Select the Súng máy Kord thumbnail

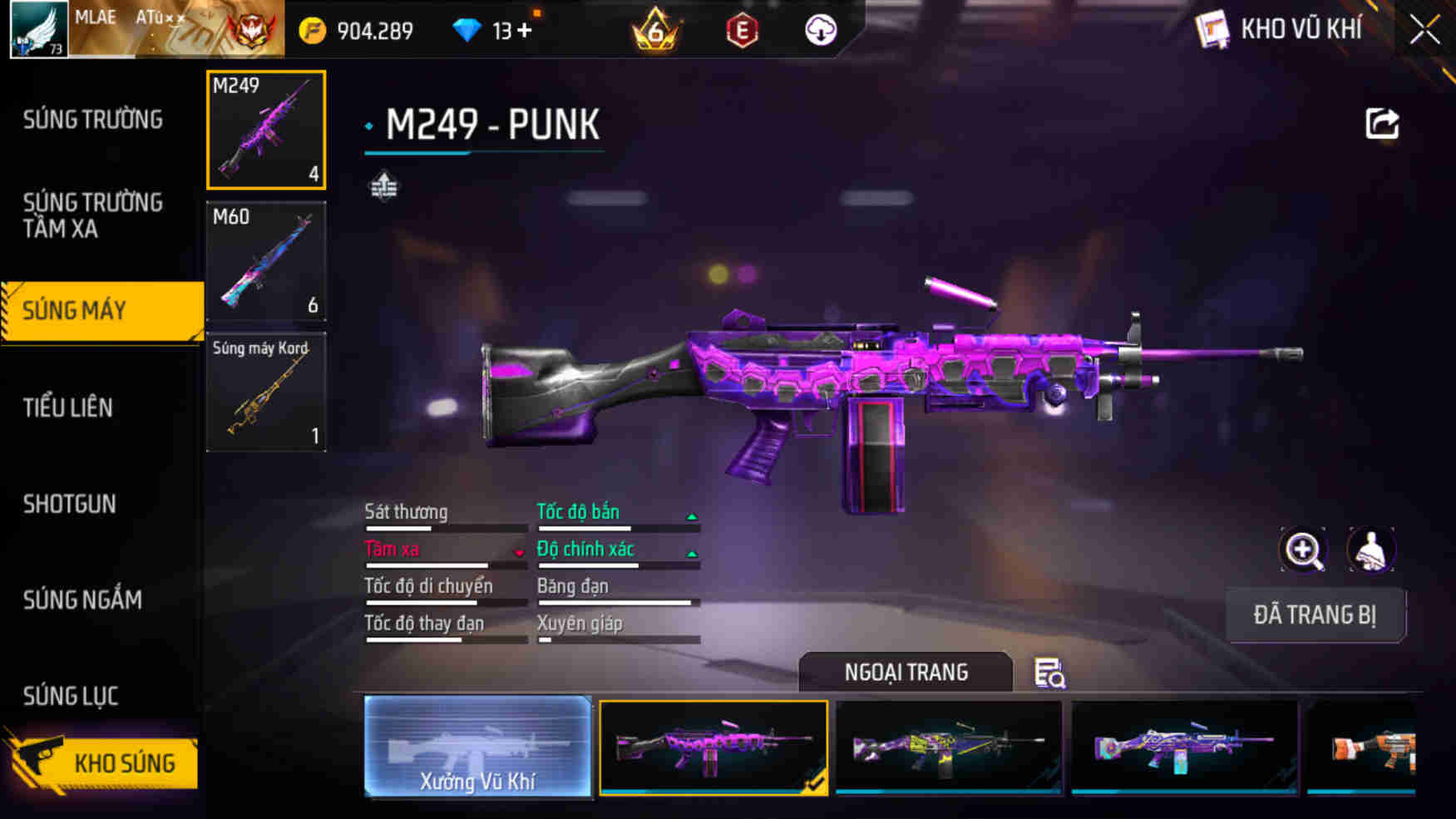tap(265, 393)
